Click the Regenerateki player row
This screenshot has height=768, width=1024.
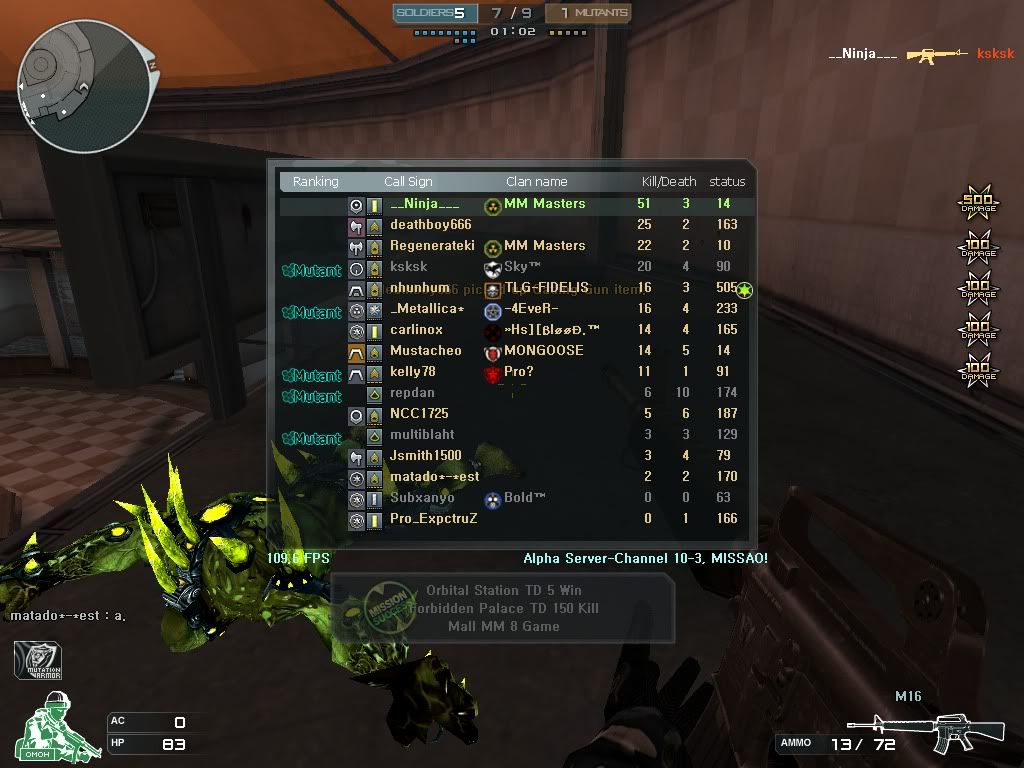(513, 246)
